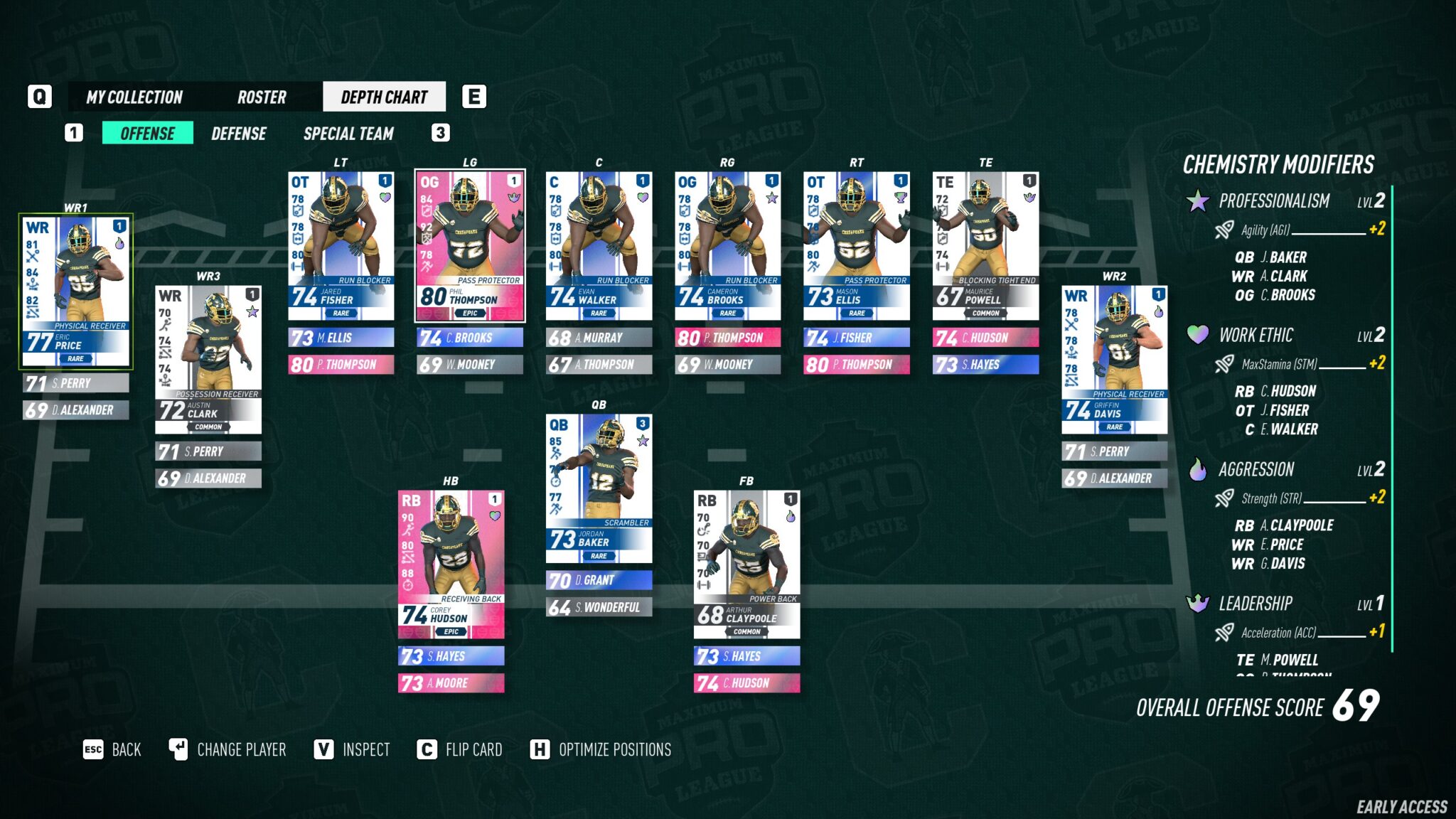The height and width of the screenshot is (819, 1456).
Task: Select backup S. Perry under the WR1 slot
Action: [x=75, y=383]
